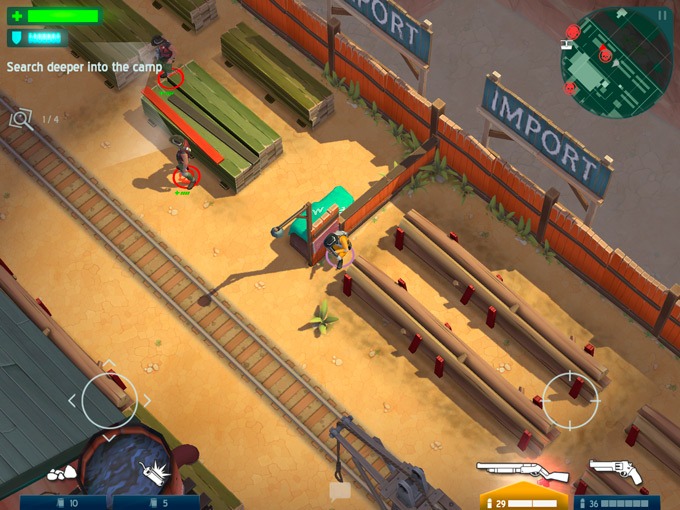This screenshot has height=510, width=680.
Task: Switch to the revolver weapon
Action: click(x=615, y=471)
